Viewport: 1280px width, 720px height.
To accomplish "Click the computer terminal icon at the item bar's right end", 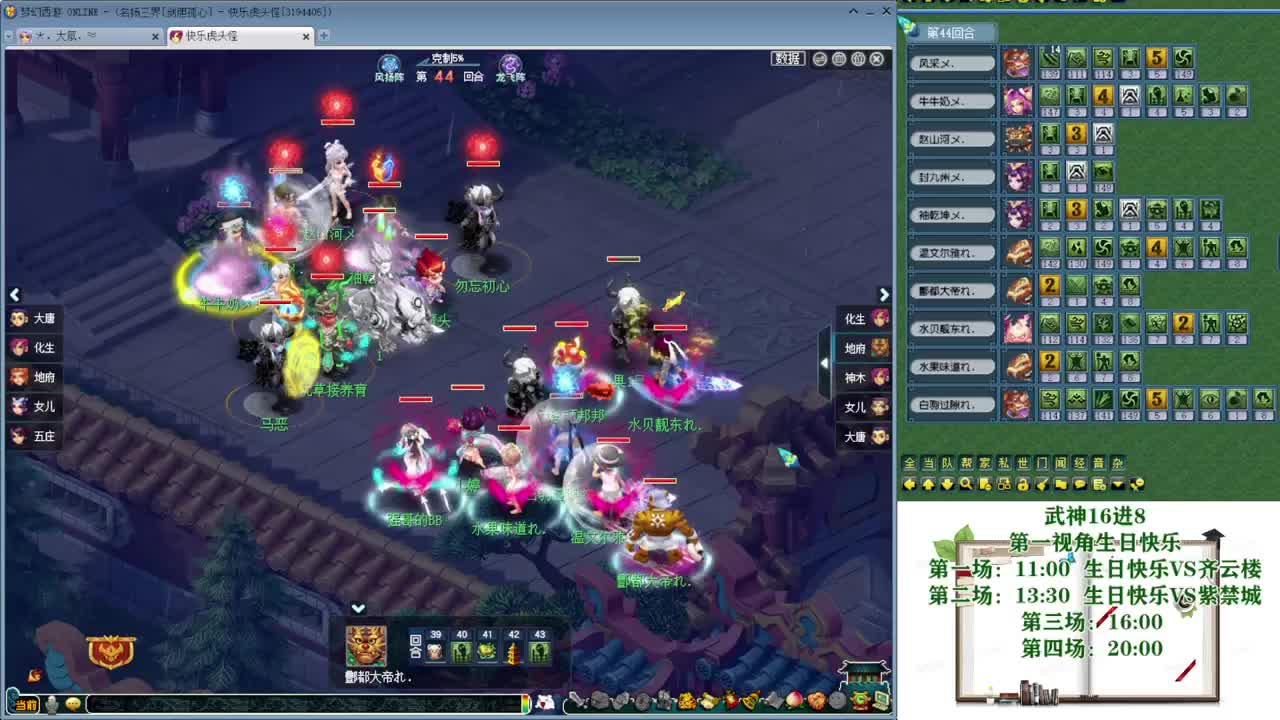I will (x=880, y=701).
